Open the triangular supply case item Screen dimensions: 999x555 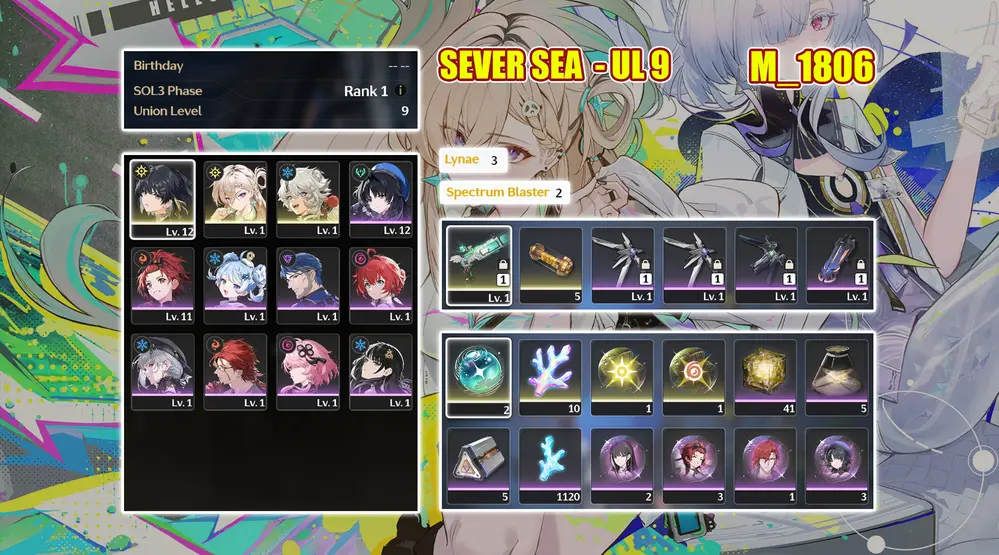(479, 464)
